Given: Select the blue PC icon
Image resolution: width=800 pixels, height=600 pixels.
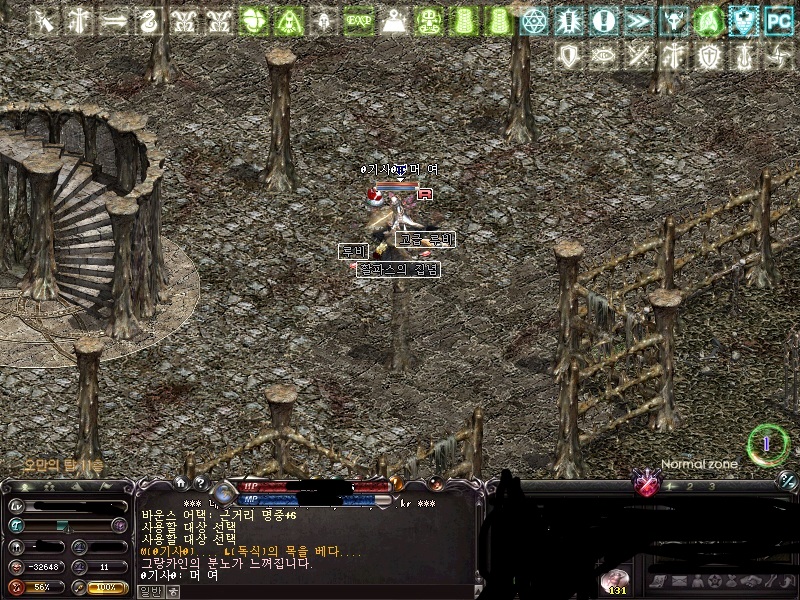Looking at the screenshot, I should [778, 20].
